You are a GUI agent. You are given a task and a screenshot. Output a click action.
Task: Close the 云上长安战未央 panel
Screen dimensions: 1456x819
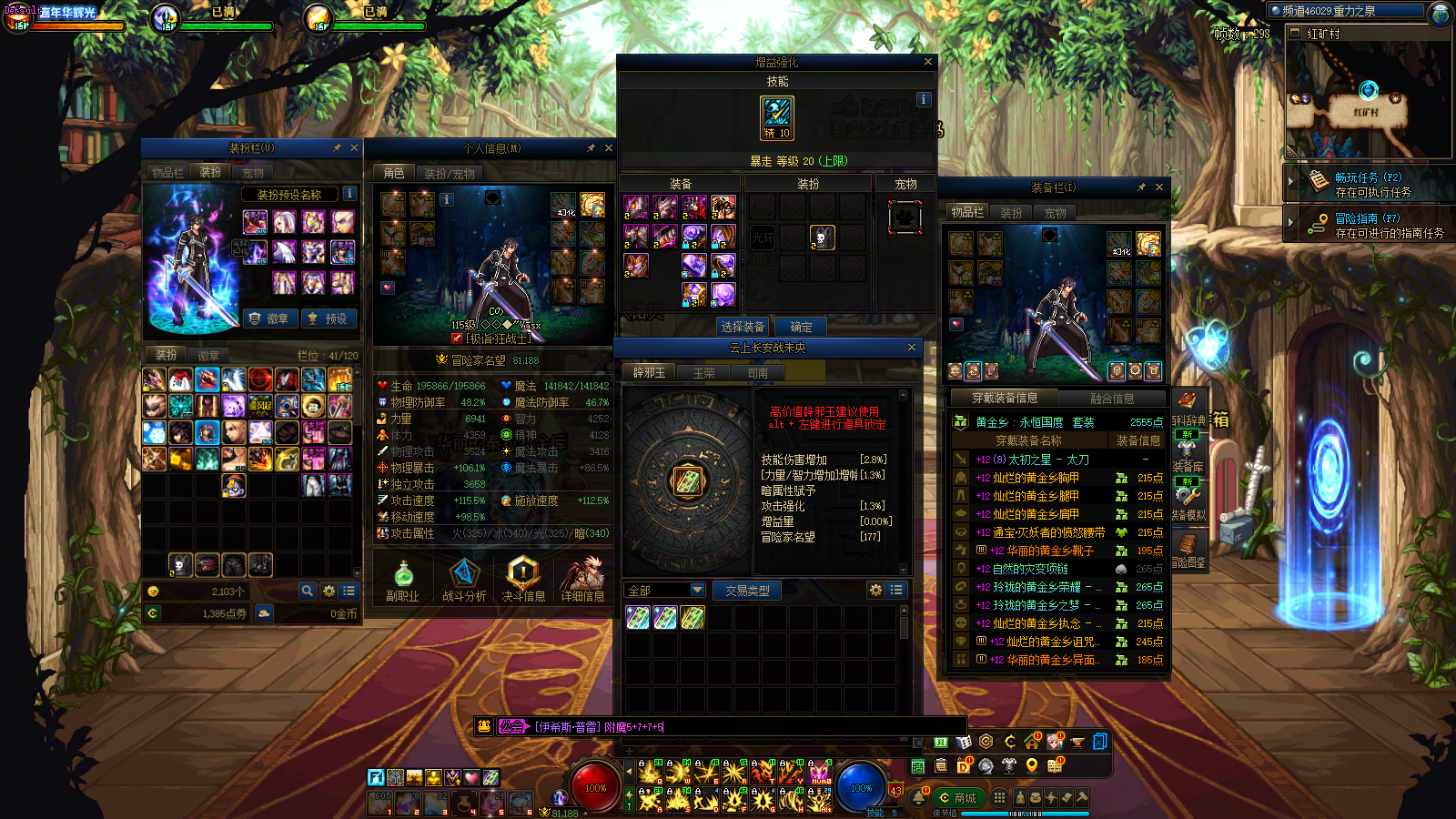click(911, 348)
